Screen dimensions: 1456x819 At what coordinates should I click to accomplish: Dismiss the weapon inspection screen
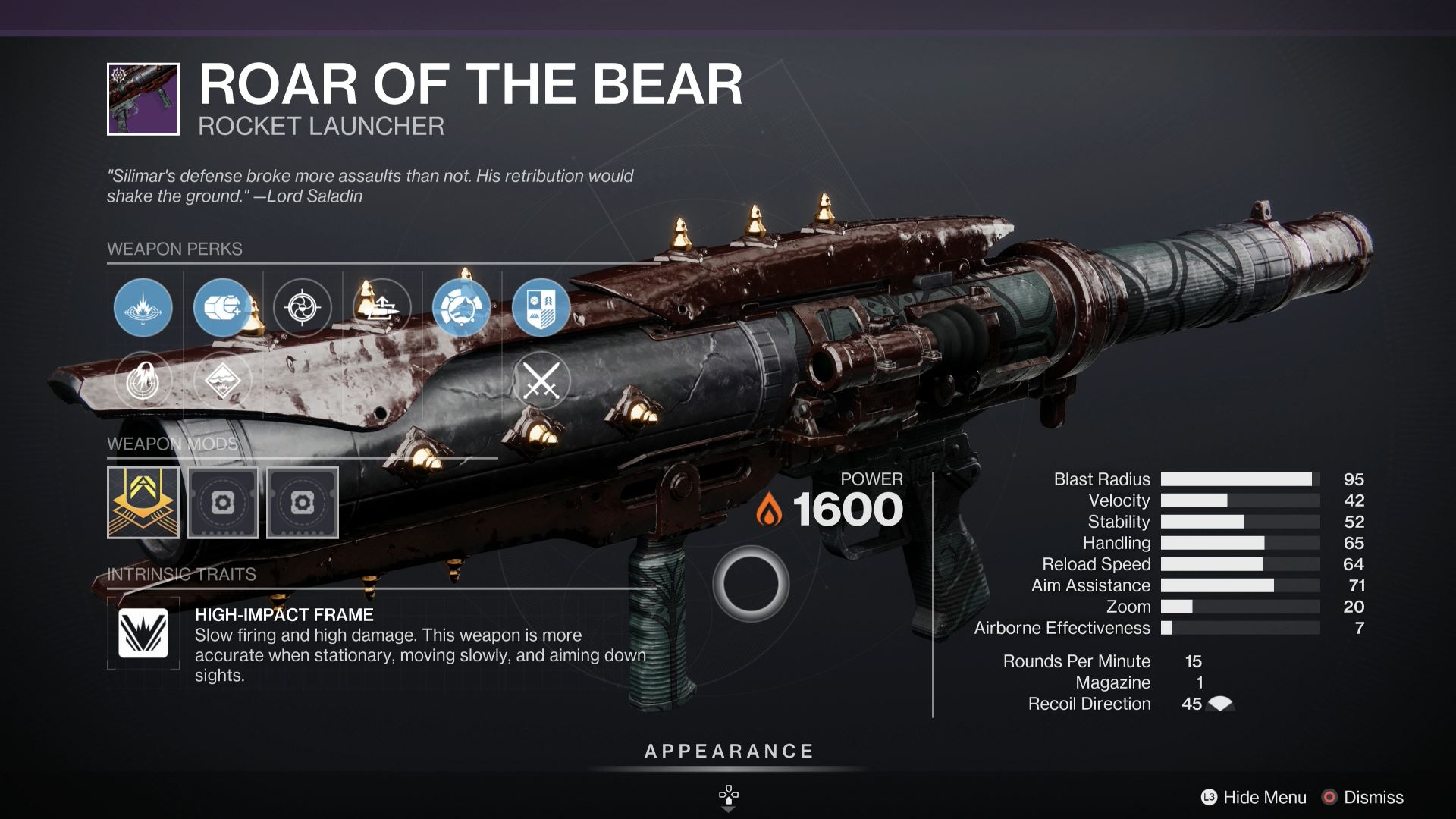point(1363,797)
